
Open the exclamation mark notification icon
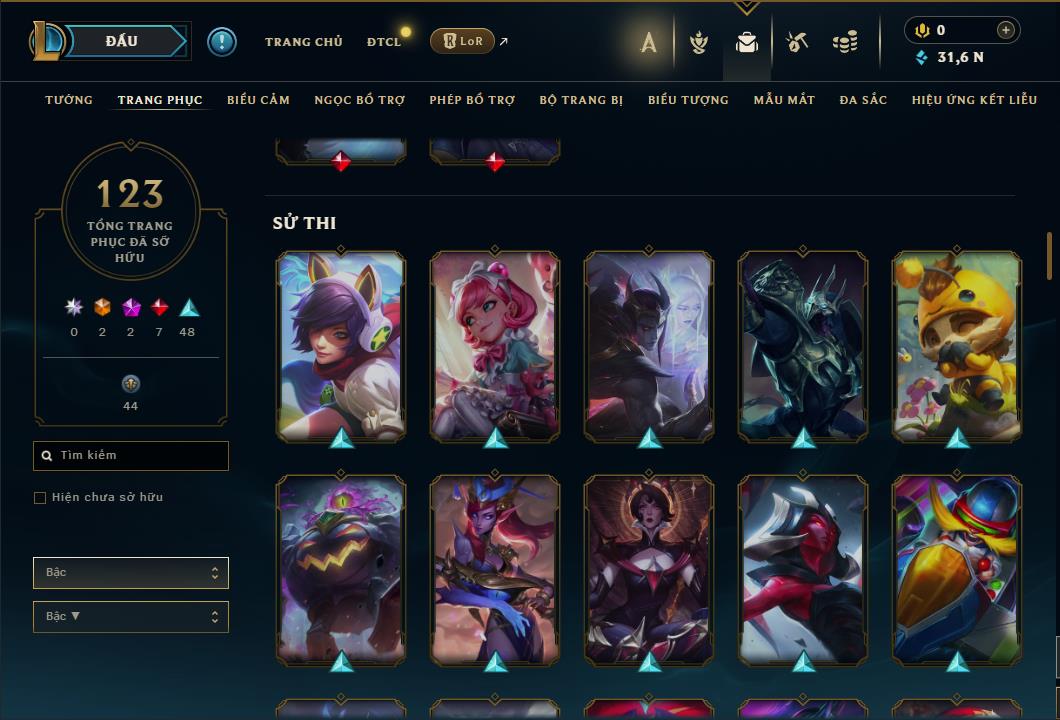click(222, 42)
